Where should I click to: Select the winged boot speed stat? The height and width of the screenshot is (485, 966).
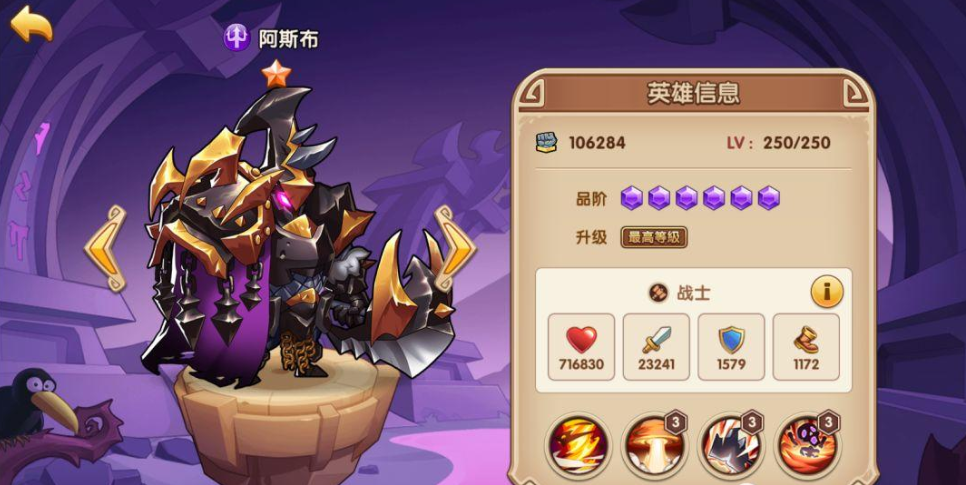tap(806, 346)
